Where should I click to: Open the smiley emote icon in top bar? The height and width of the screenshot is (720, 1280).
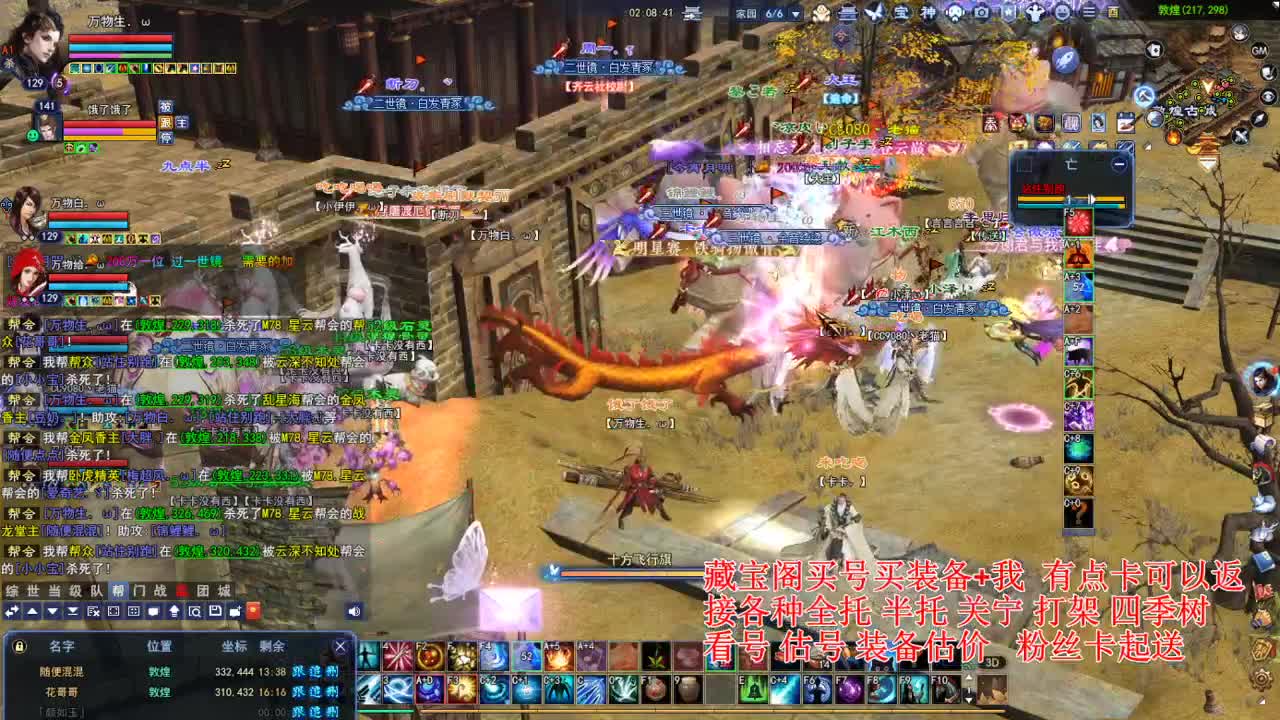click(1061, 14)
